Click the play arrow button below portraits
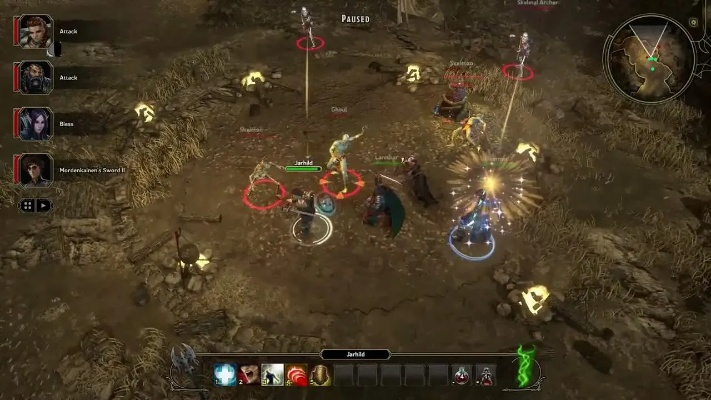This screenshot has width=711, height=400. click(x=43, y=205)
